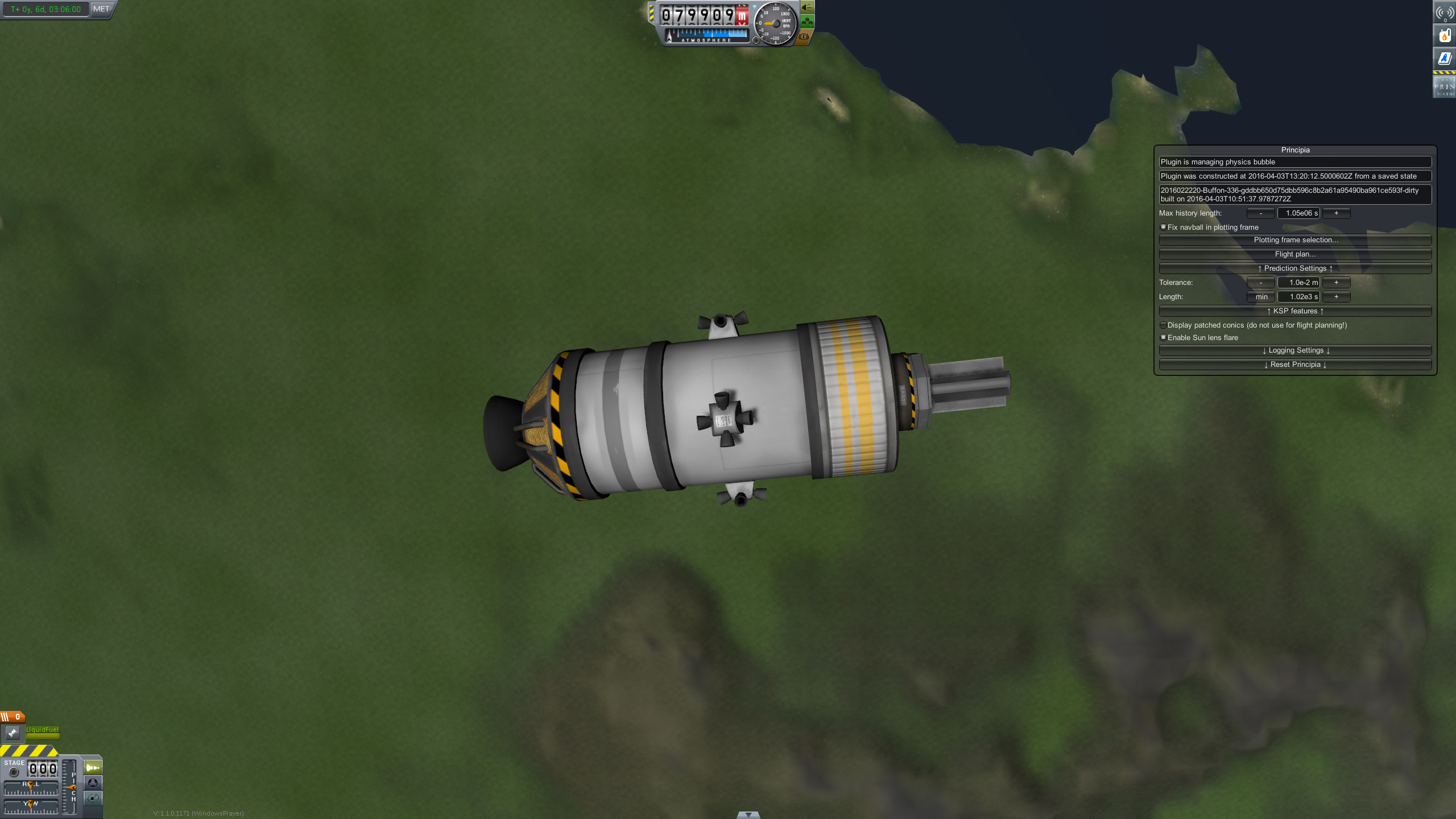
Task: Open the resources fuel canister panel
Action: [x=1444, y=36]
